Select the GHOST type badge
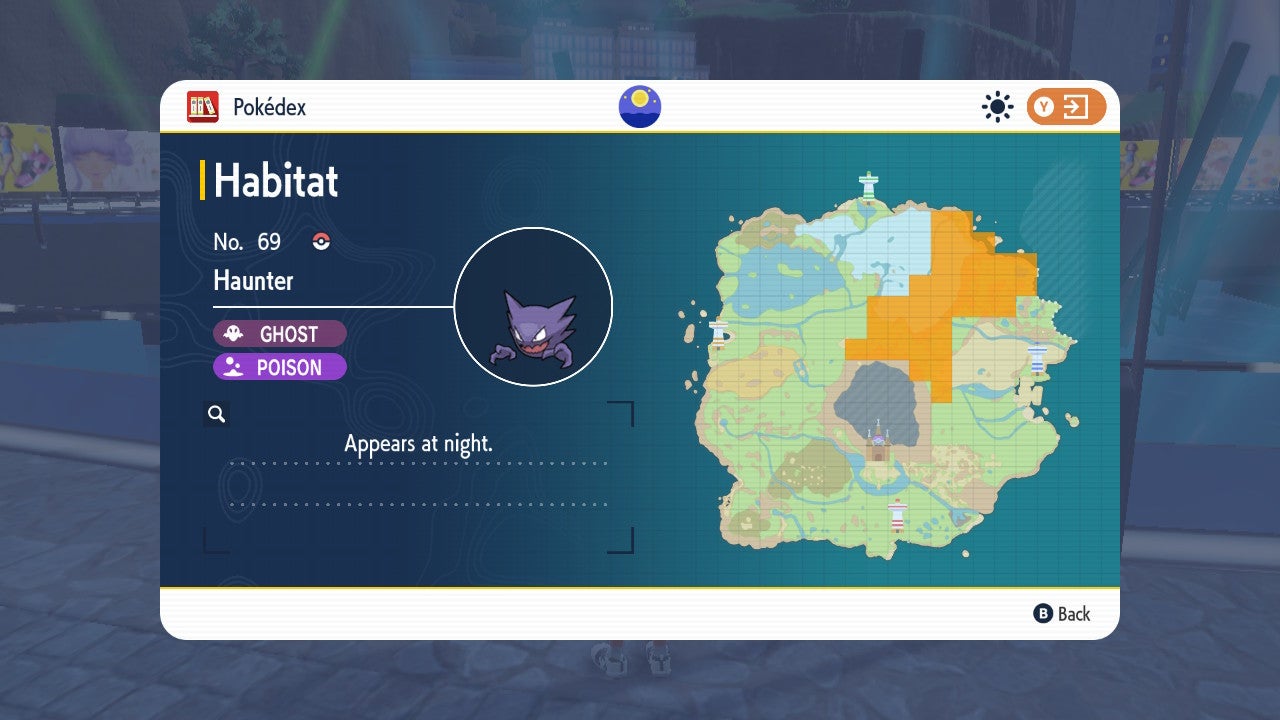This screenshot has height=720, width=1280. pyautogui.click(x=279, y=334)
